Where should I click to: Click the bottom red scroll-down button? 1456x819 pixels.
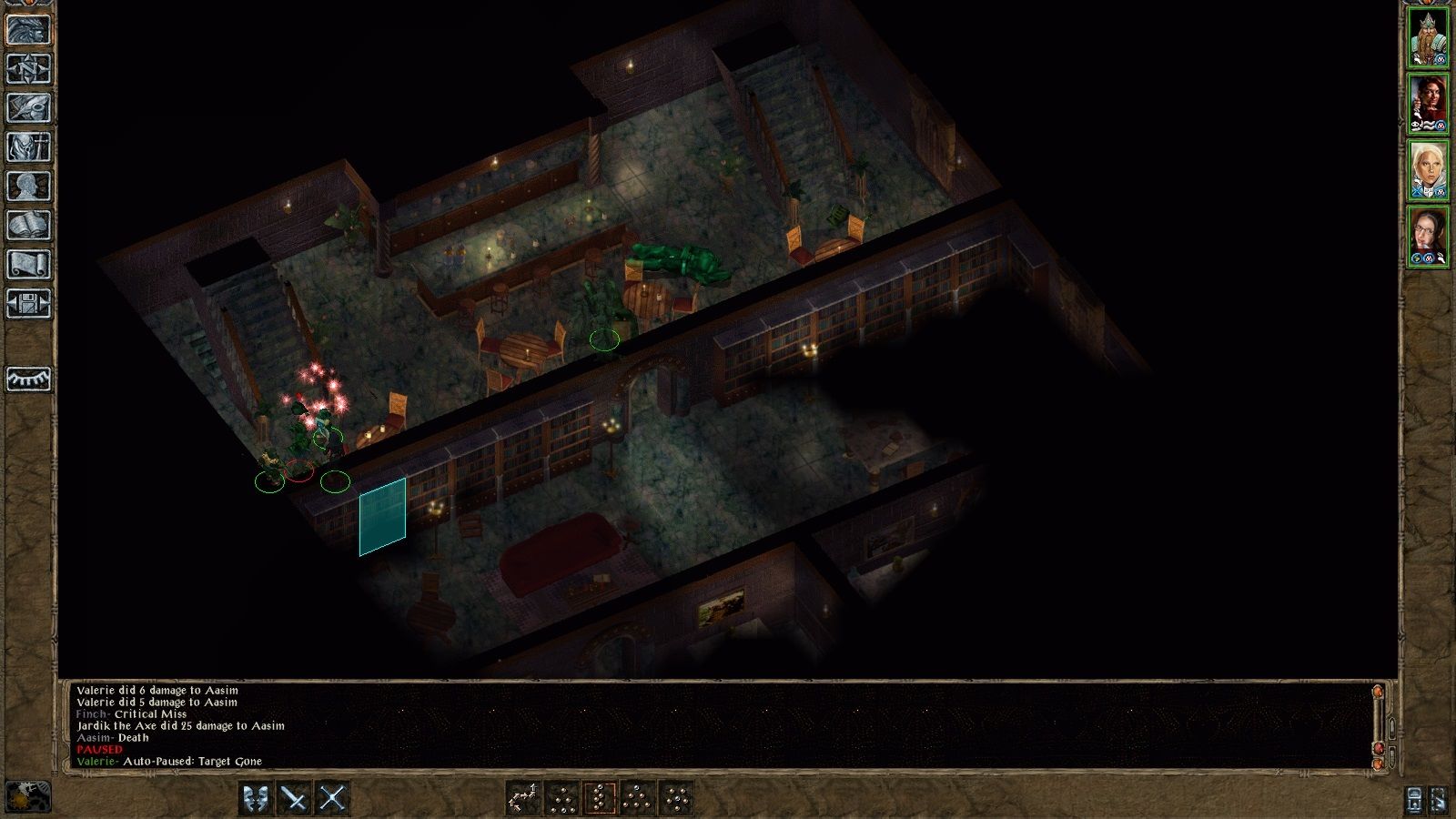click(x=1378, y=764)
